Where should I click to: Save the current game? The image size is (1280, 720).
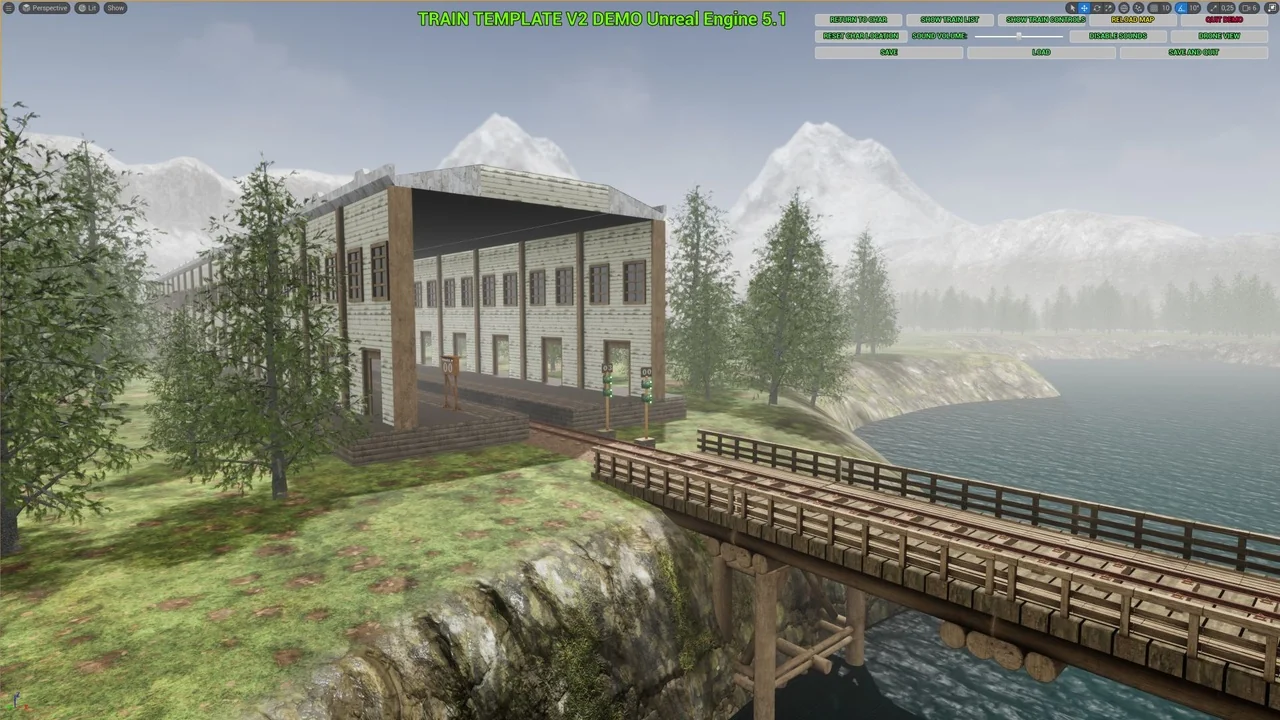(888, 52)
